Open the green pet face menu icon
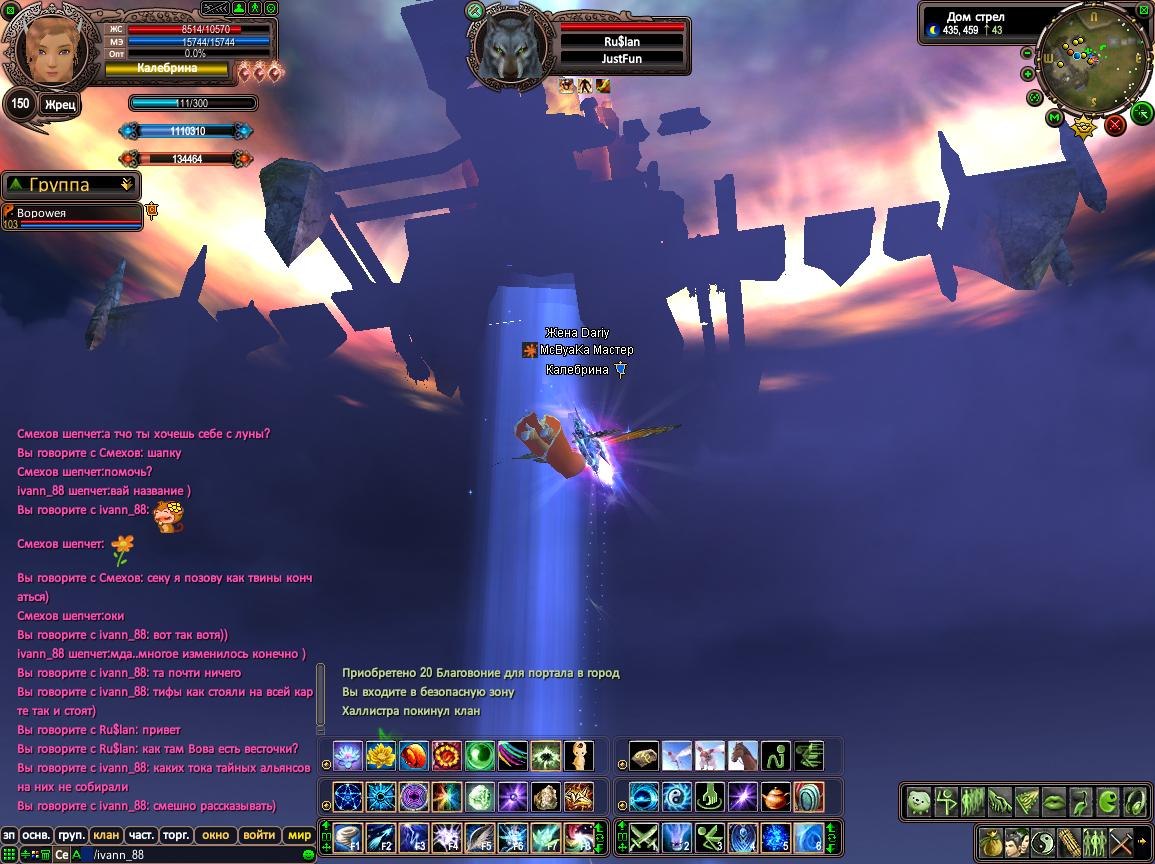The width and height of the screenshot is (1155, 864). pyautogui.click(x=920, y=802)
